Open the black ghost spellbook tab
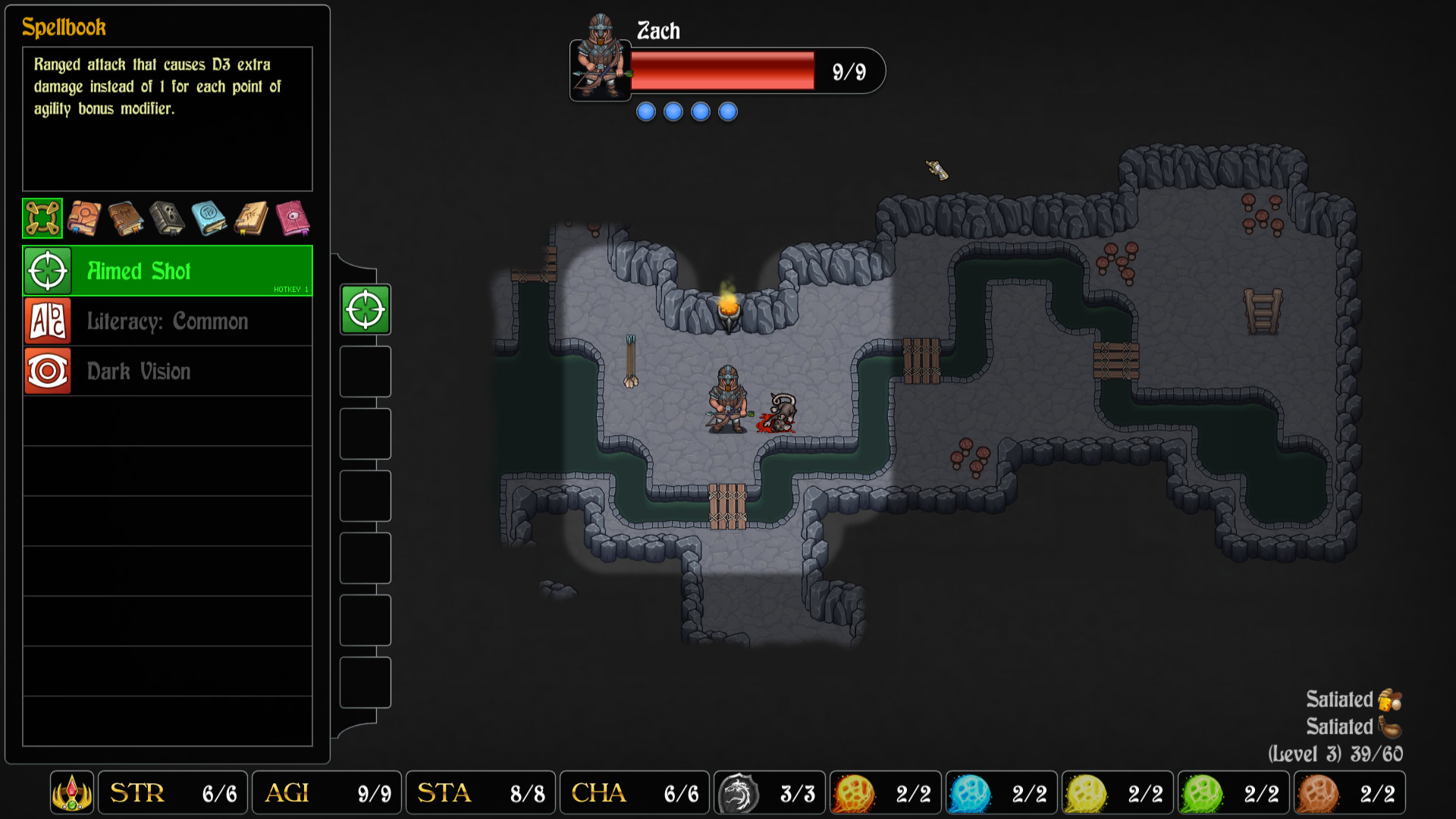 (168, 218)
